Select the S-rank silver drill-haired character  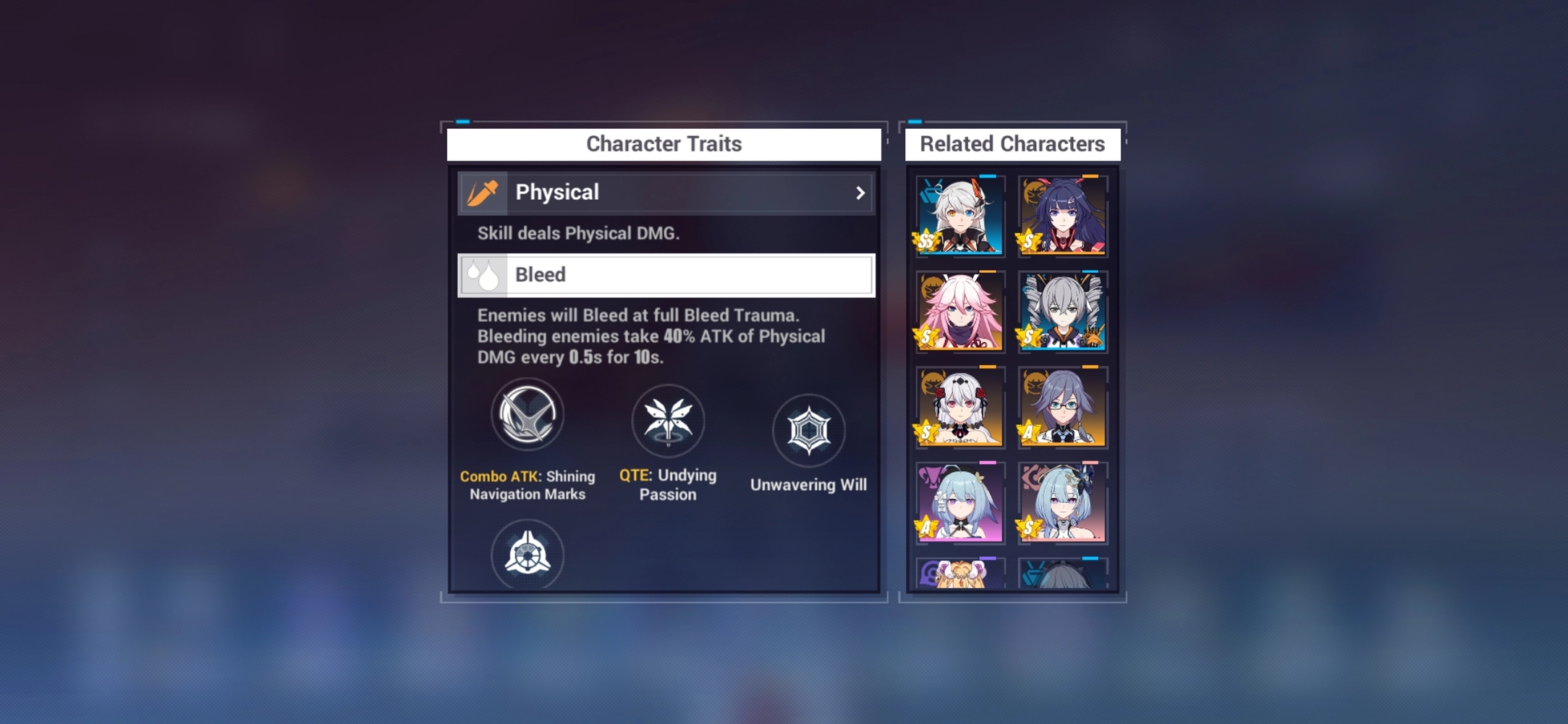point(1061,311)
